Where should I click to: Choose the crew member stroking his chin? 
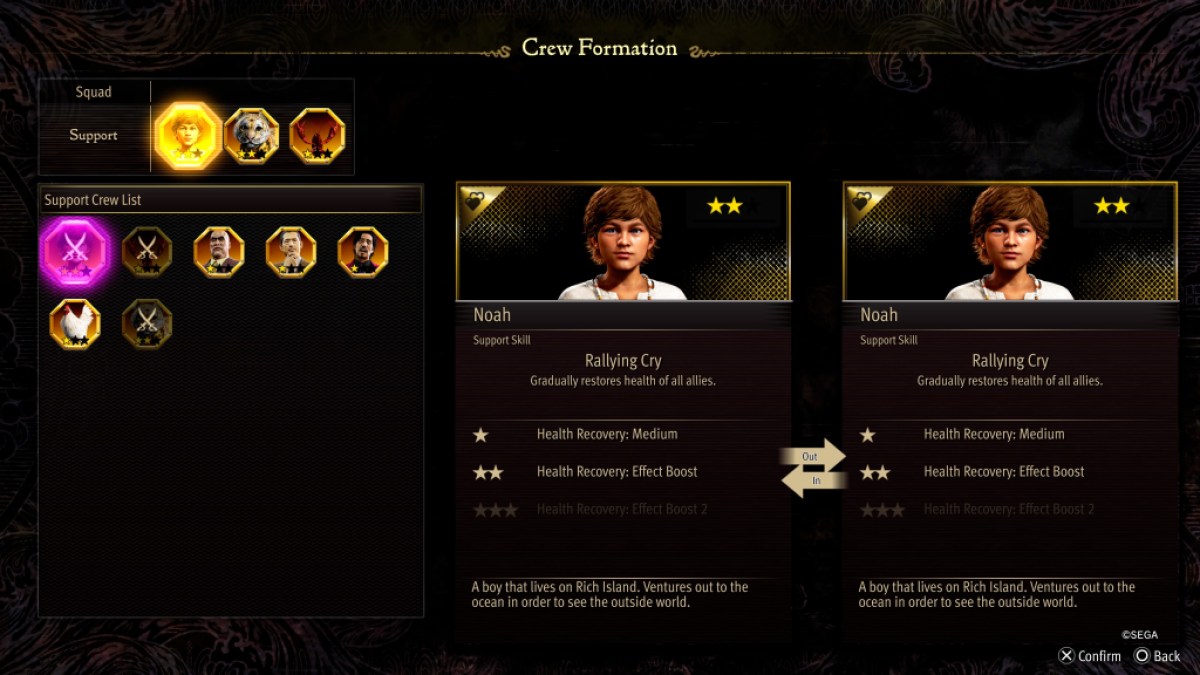(x=291, y=252)
